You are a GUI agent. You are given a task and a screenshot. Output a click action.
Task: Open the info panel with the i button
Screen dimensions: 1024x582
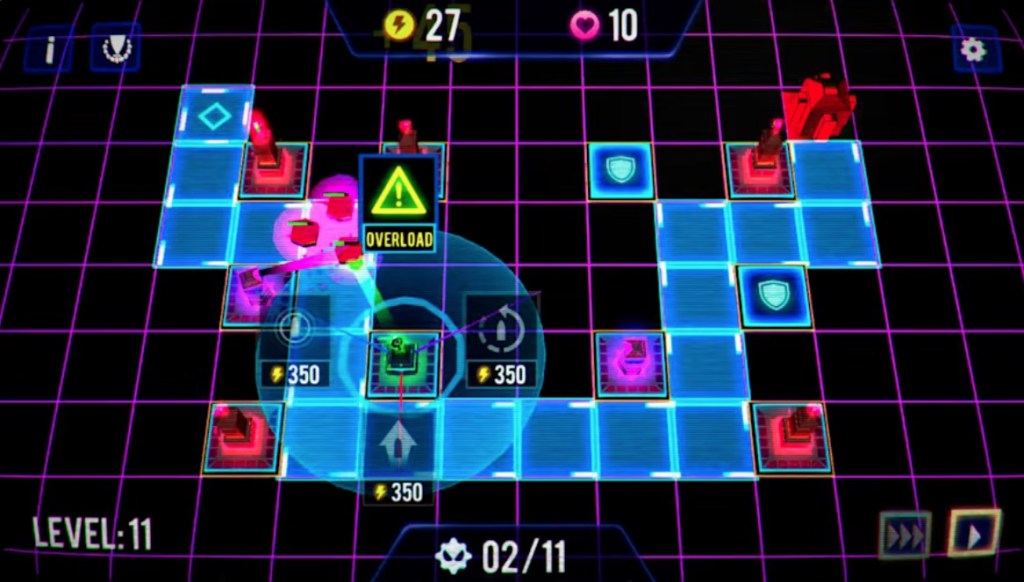click(49, 49)
